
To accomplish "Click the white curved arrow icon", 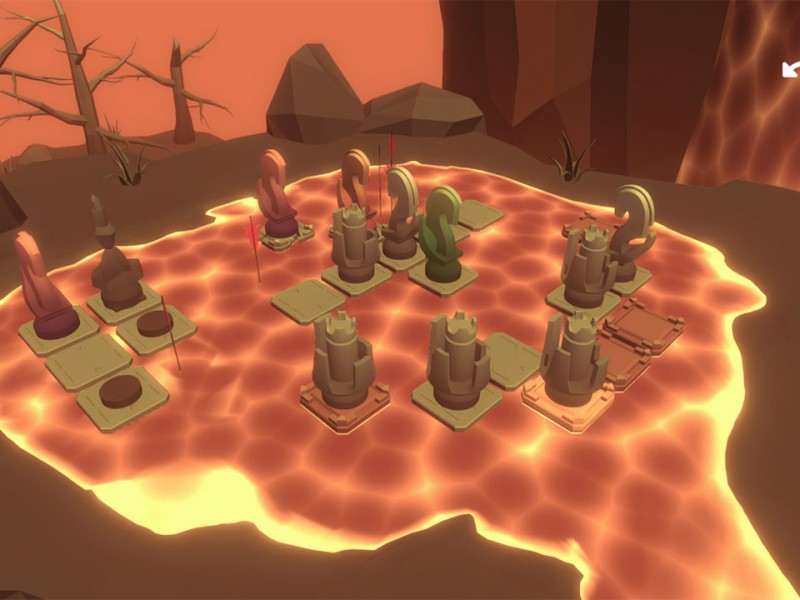I will 790,69.
